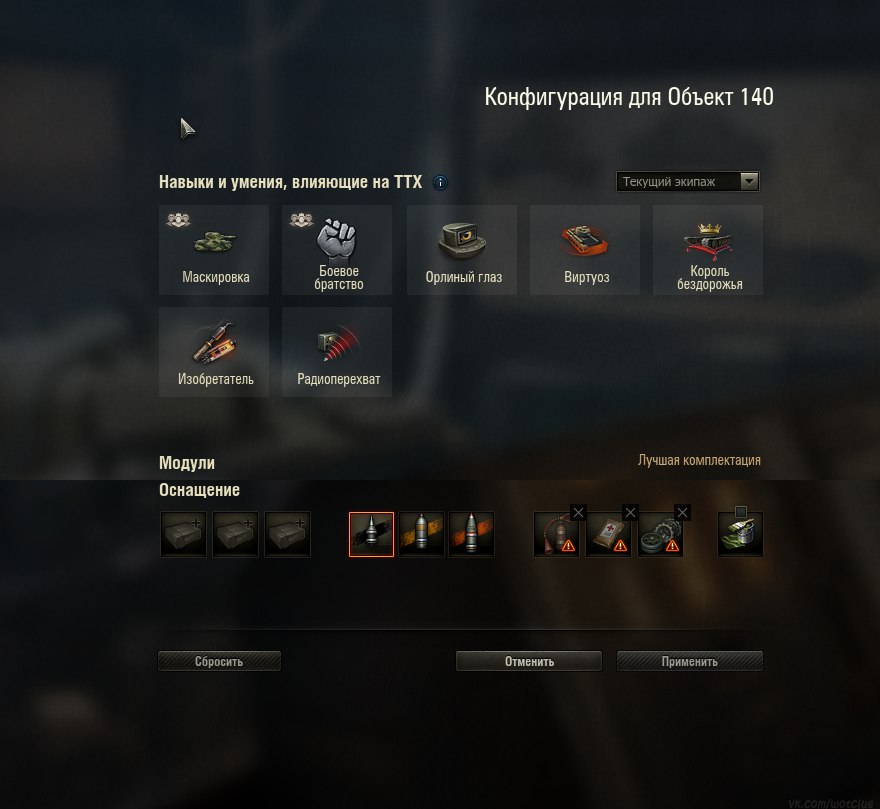
Task: Click the Сбросить reset button
Action: pos(219,661)
